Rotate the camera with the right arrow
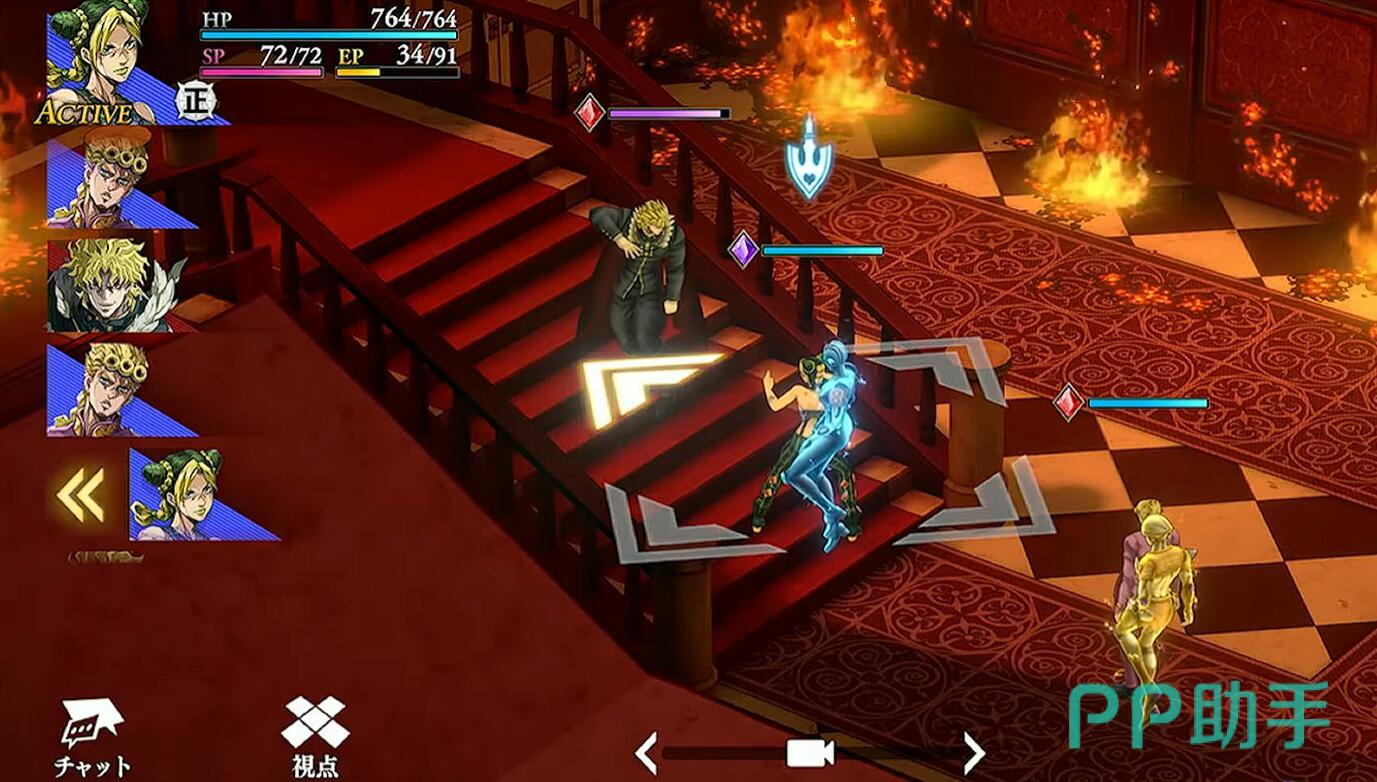The image size is (1377, 782). coord(972,752)
